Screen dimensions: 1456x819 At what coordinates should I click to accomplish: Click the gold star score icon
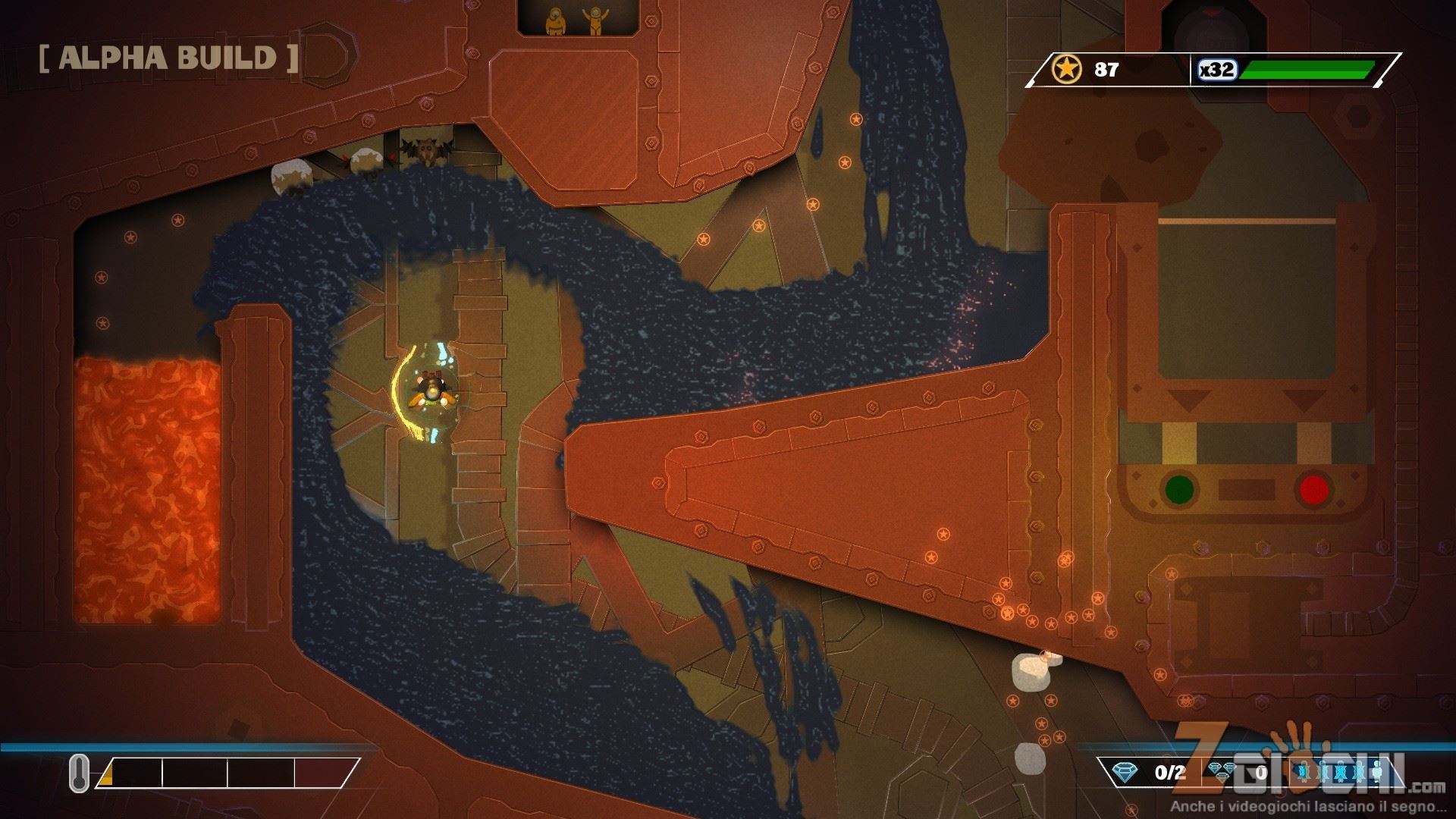[1066, 70]
